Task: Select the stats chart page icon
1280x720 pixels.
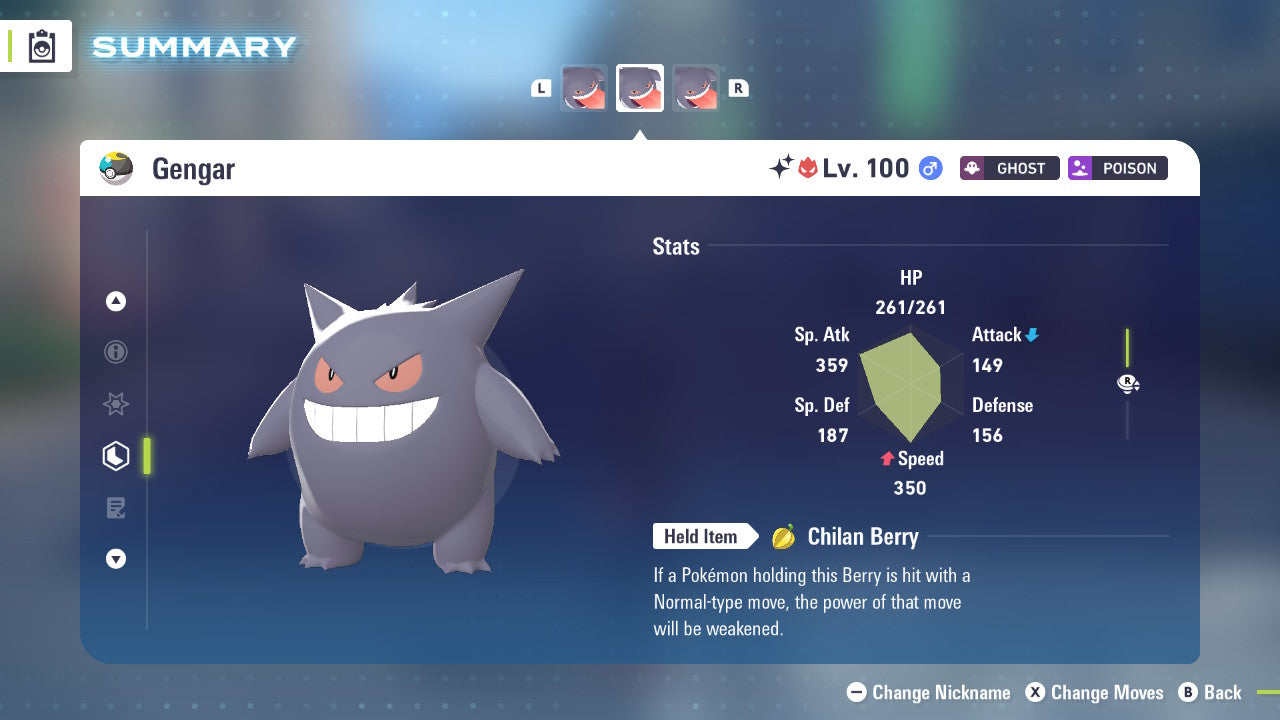Action: [116, 456]
